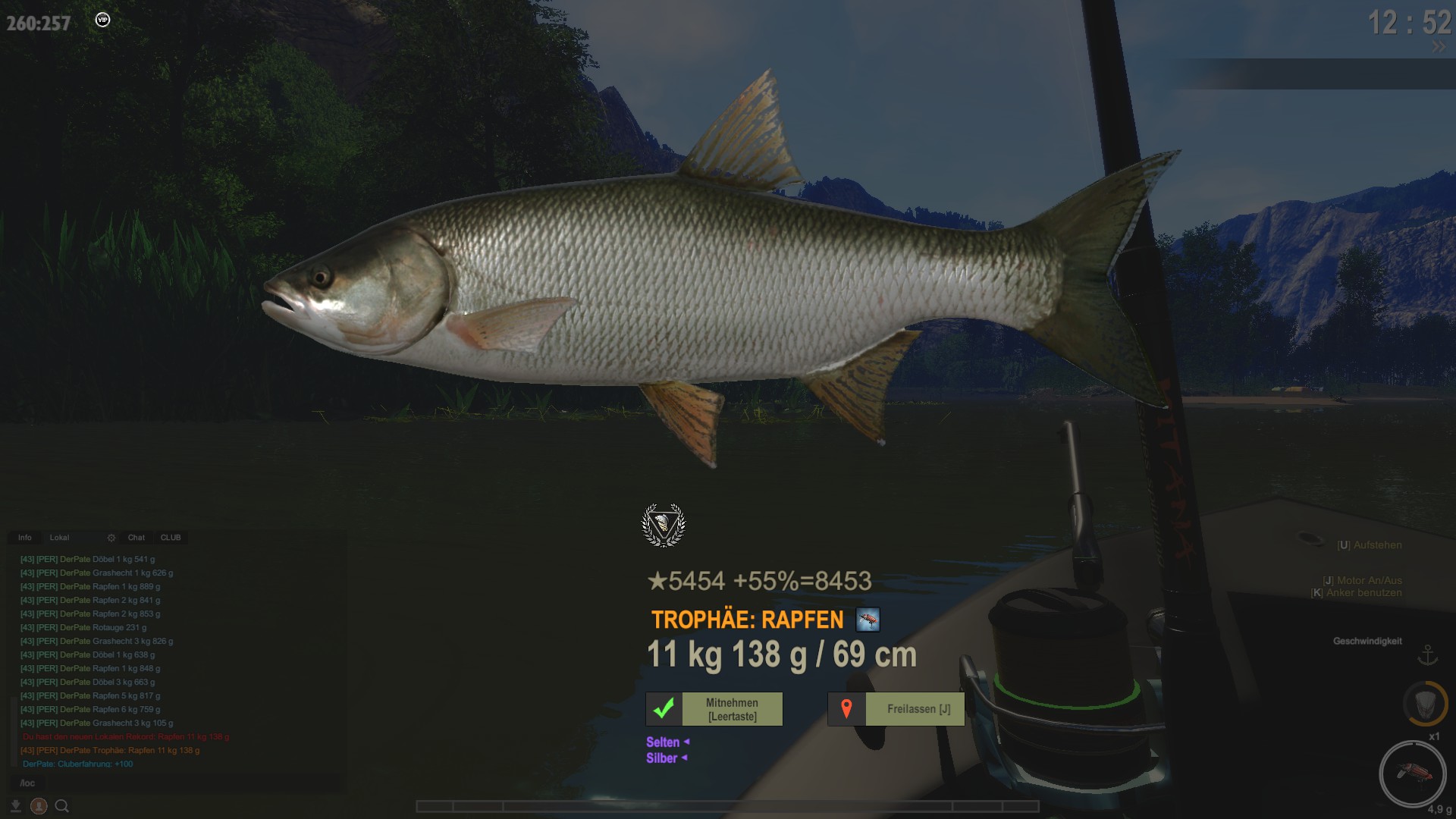Open chat settings via the gear icon
The width and height of the screenshot is (1456, 819).
pos(111,538)
